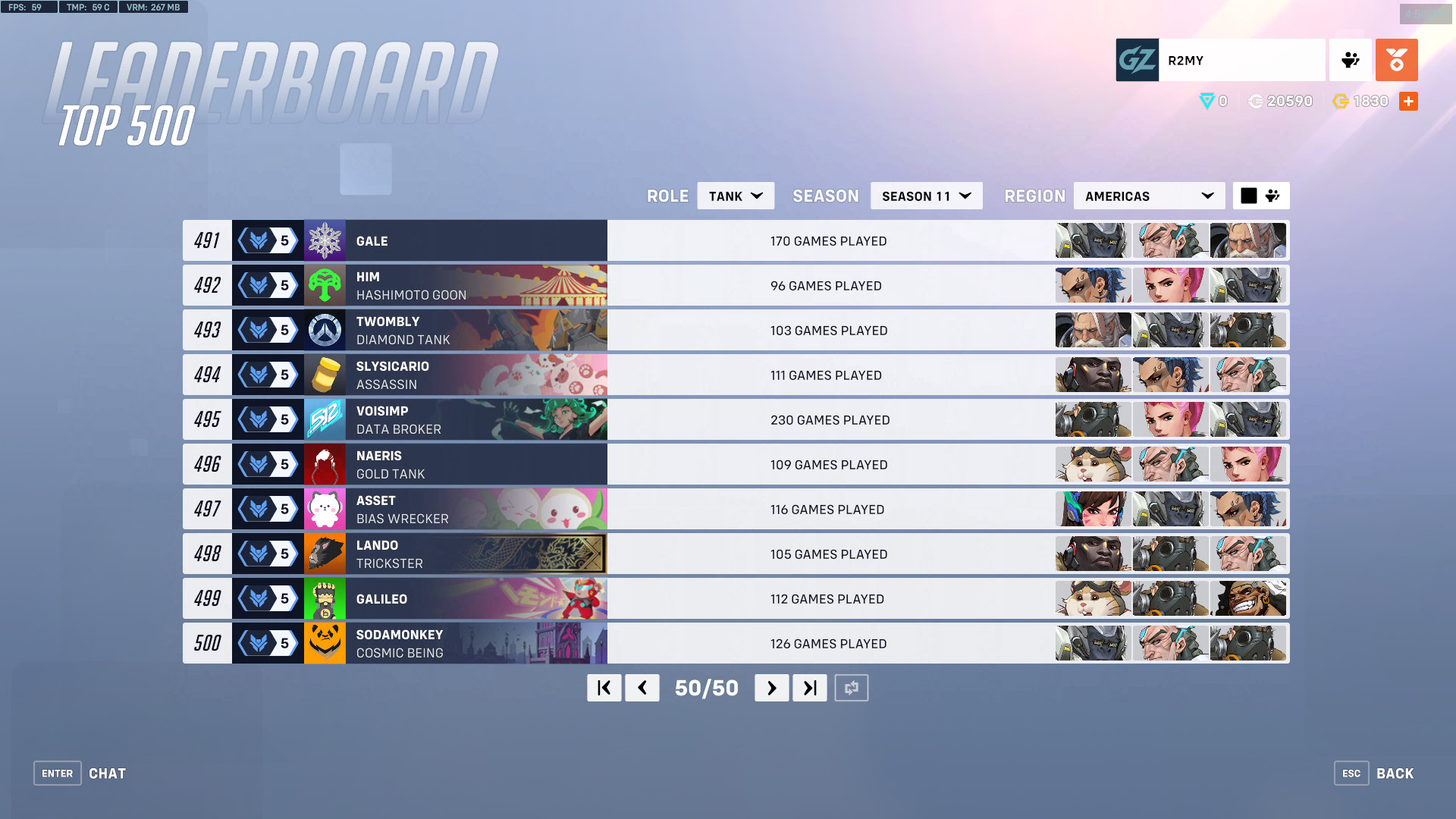The height and width of the screenshot is (819, 1456).
Task: Expand the SEASON 11 dropdown
Action: [x=925, y=195]
